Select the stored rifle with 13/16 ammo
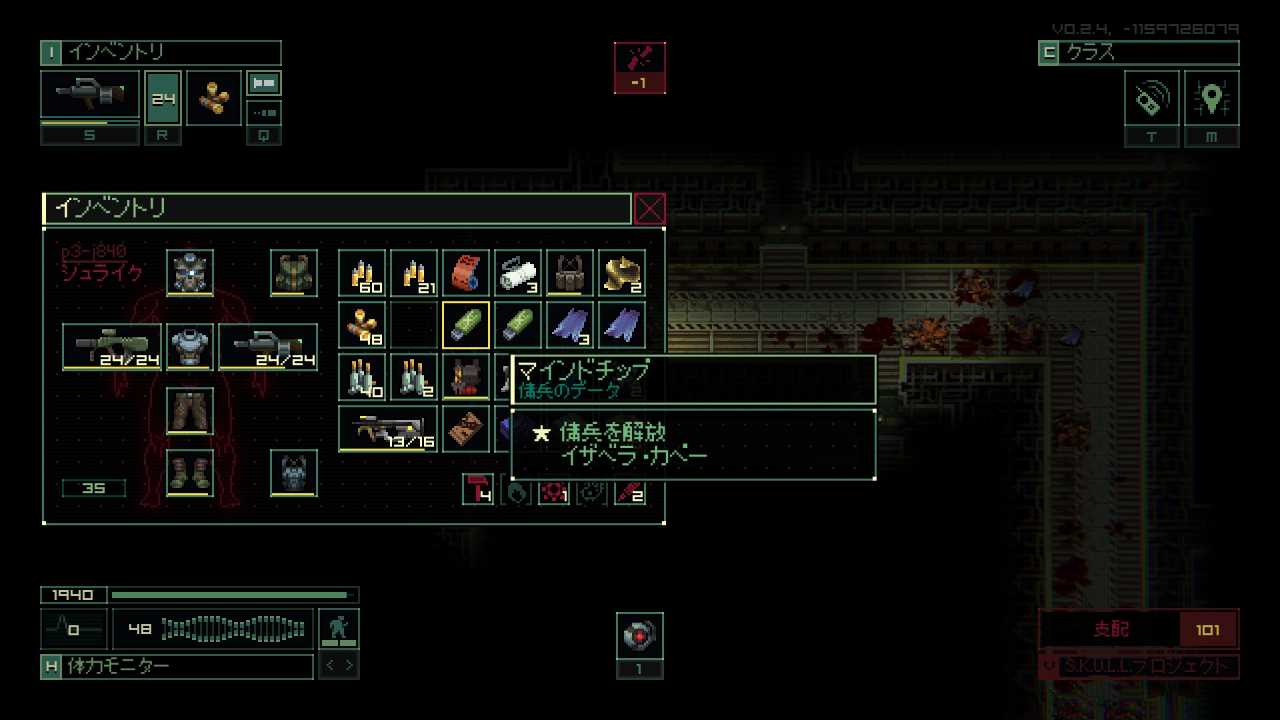 pos(388,429)
